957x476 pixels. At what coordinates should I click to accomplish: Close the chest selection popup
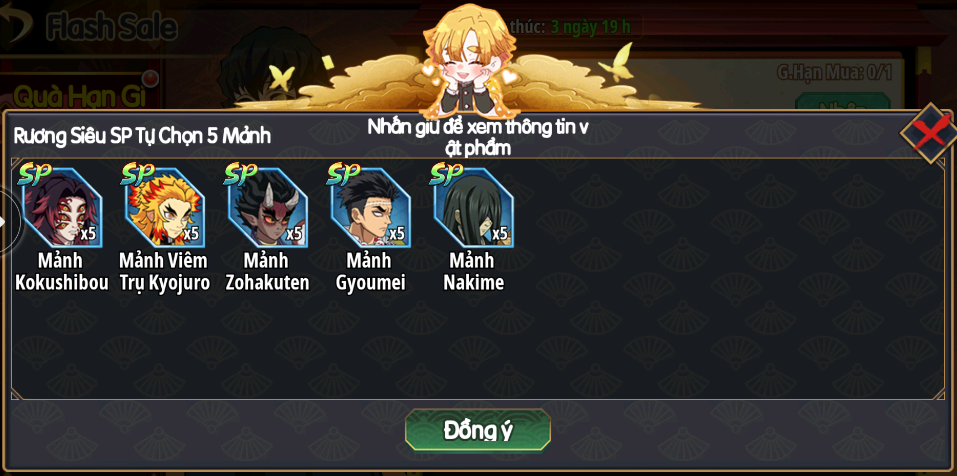(x=930, y=132)
